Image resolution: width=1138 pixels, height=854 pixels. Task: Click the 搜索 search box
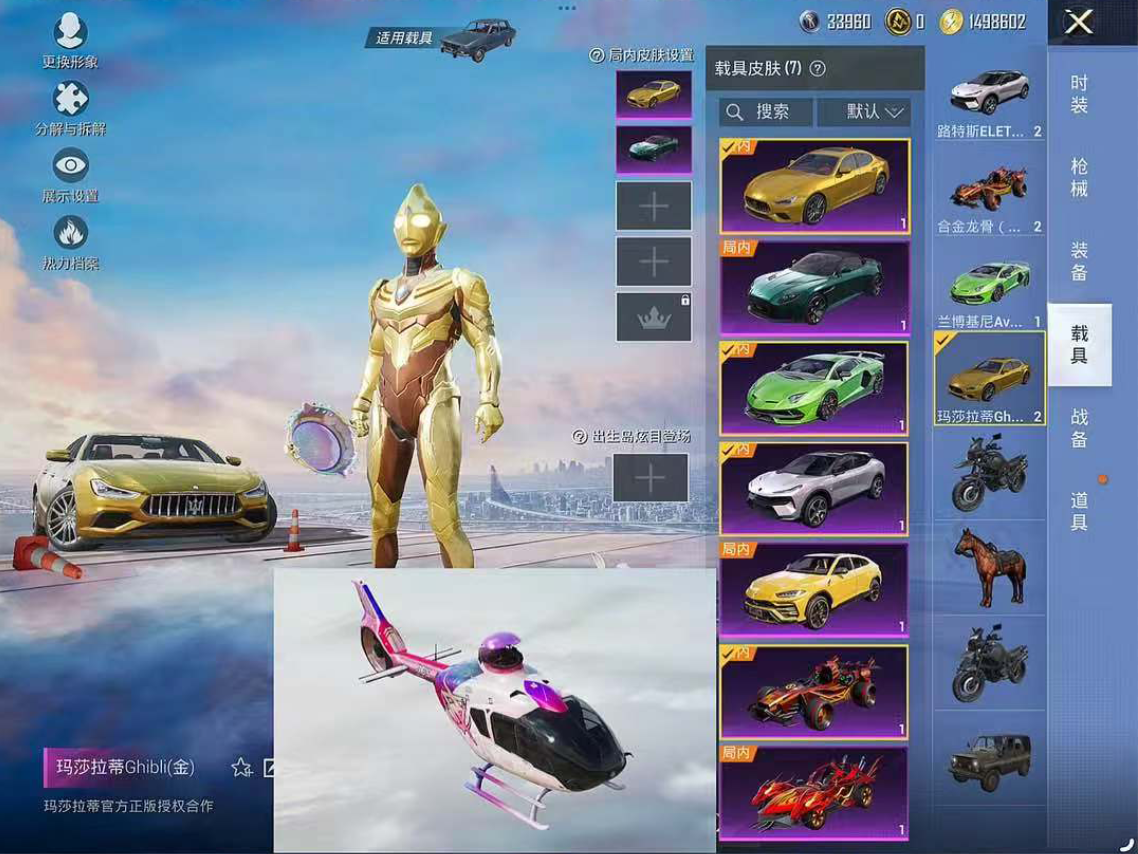[x=765, y=112]
